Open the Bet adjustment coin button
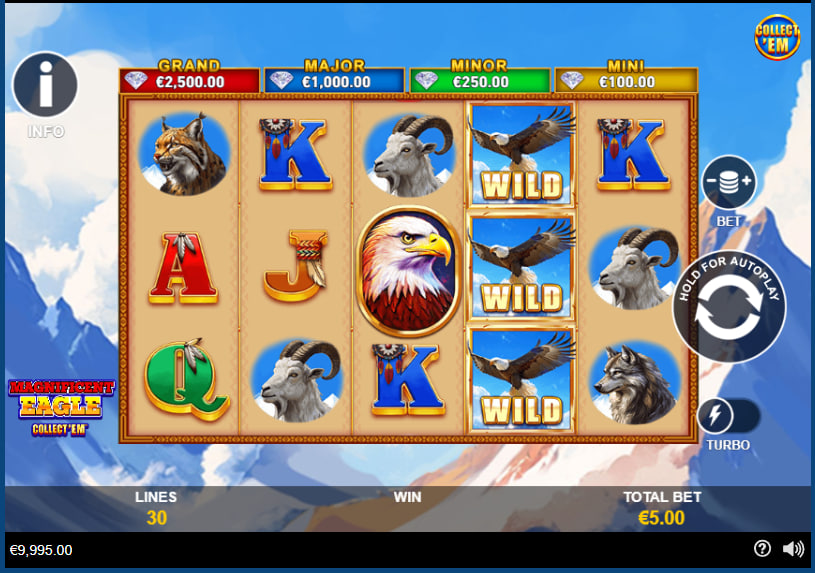The image size is (815, 574). 729,184
